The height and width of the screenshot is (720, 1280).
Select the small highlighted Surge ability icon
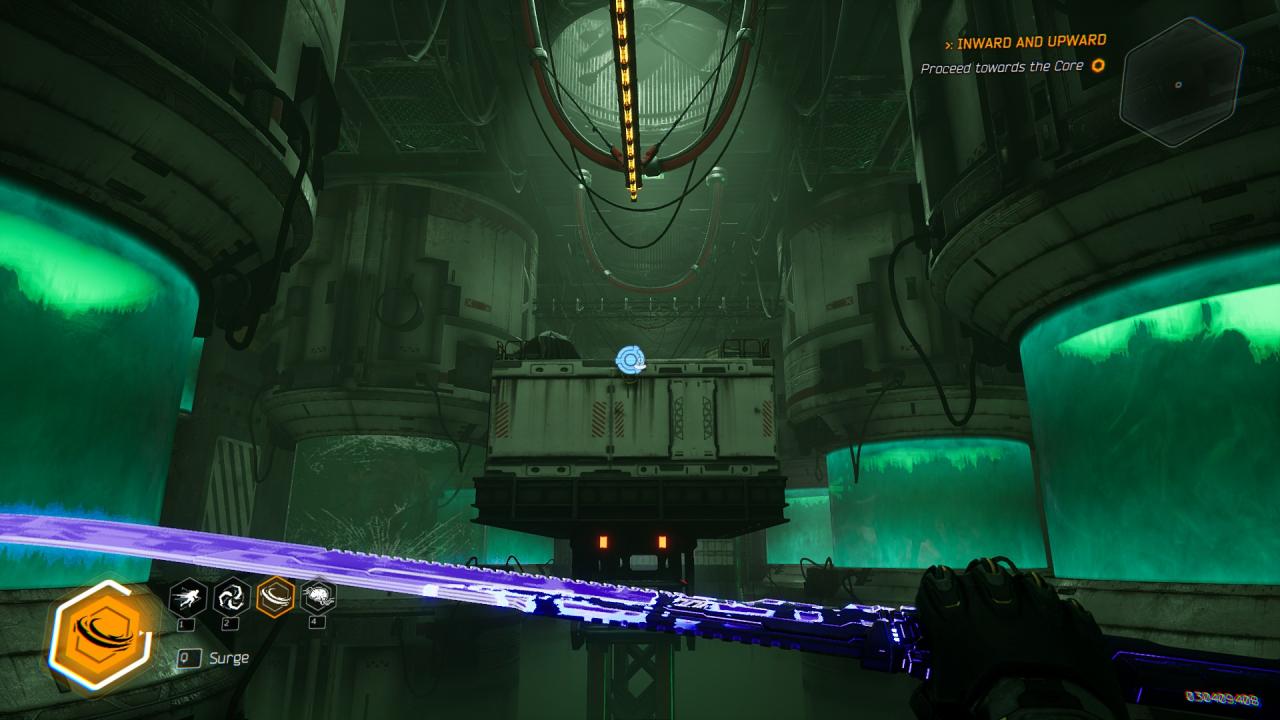pyautogui.click(x=275, y=598)
